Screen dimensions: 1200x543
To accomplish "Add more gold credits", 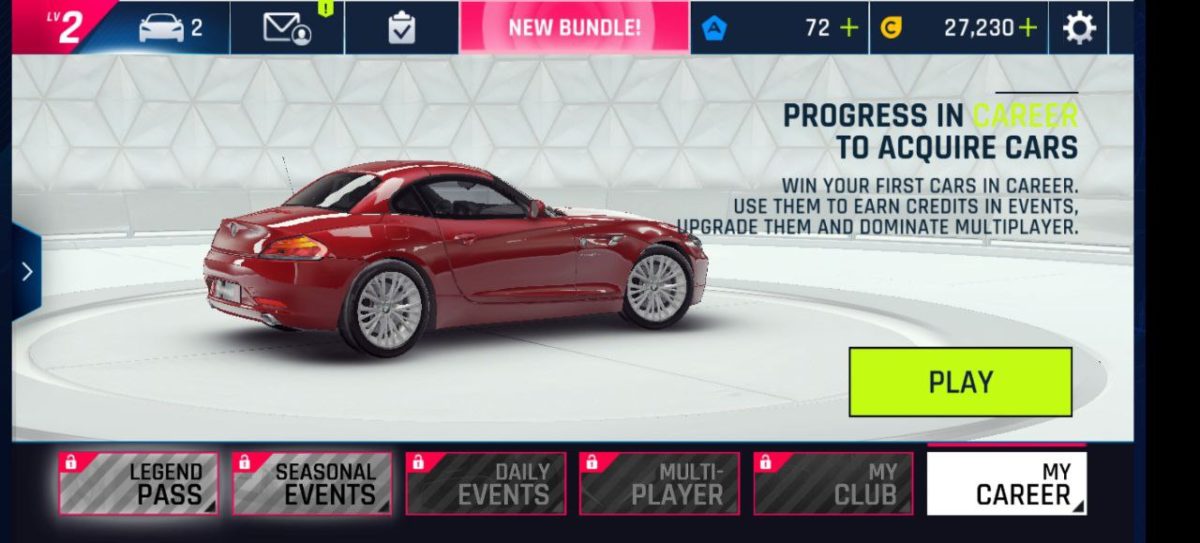I will coord(1027,28).
